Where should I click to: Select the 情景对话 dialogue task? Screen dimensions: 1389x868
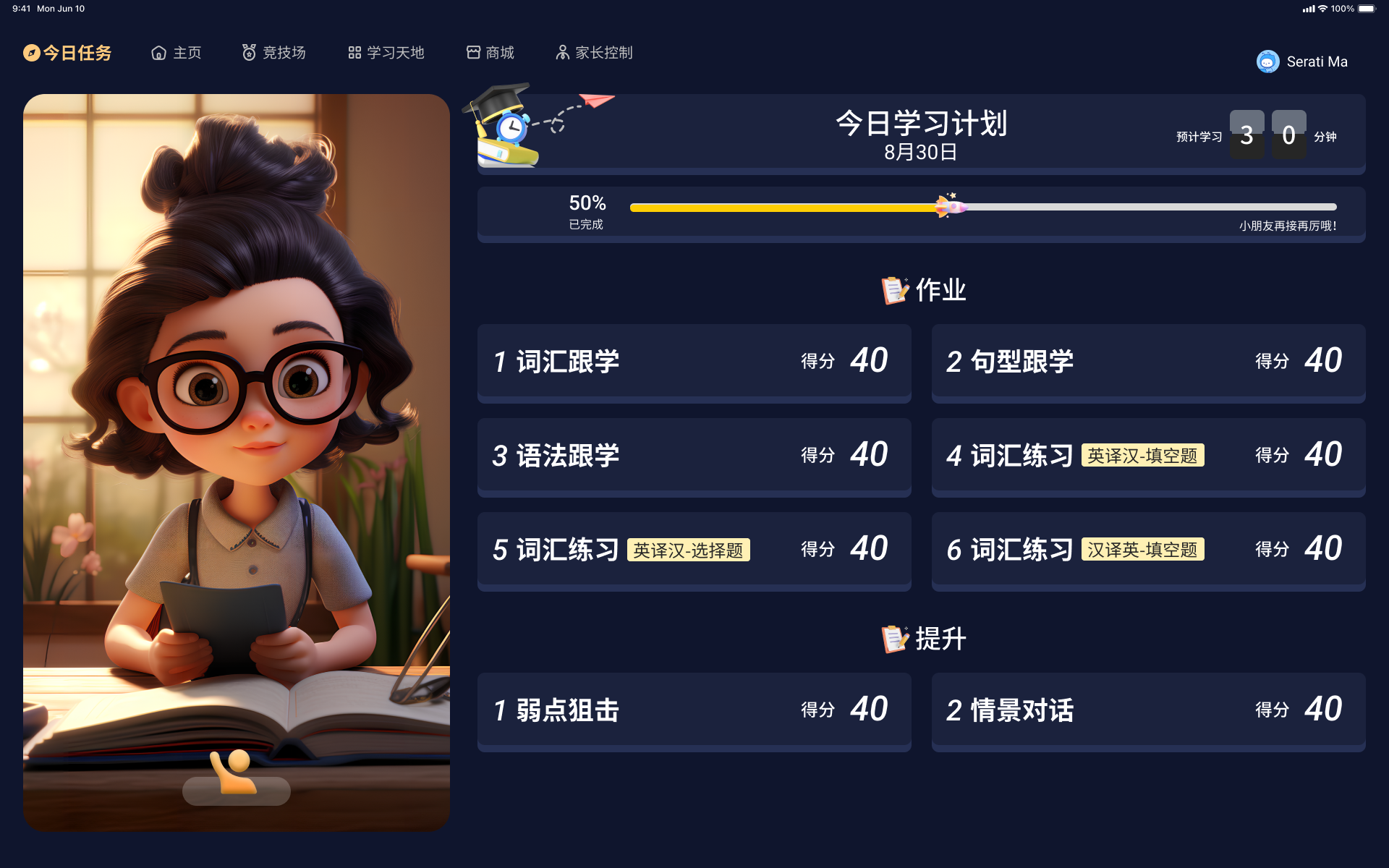[x=1148, y=710]
